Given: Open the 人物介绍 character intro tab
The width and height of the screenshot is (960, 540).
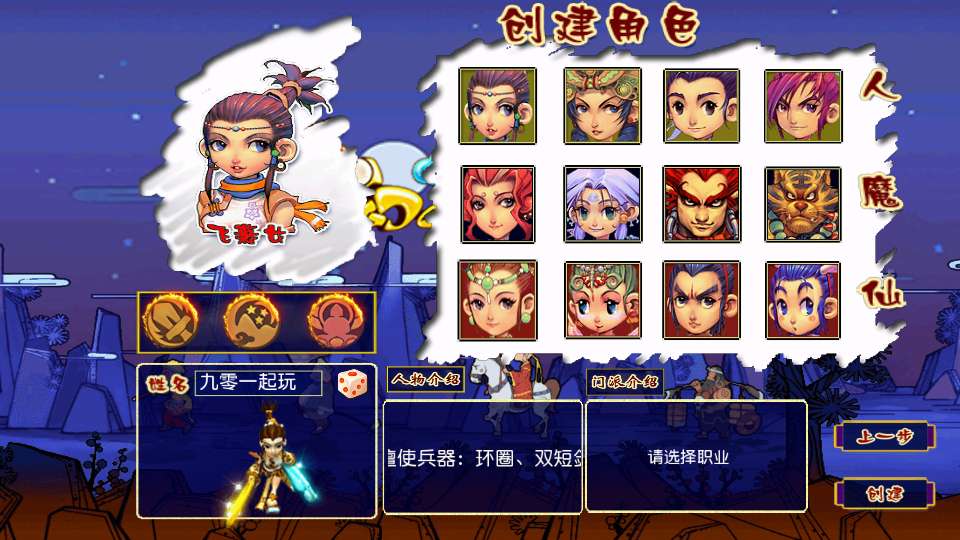Looking at the screenshot, I should [425, 380].
